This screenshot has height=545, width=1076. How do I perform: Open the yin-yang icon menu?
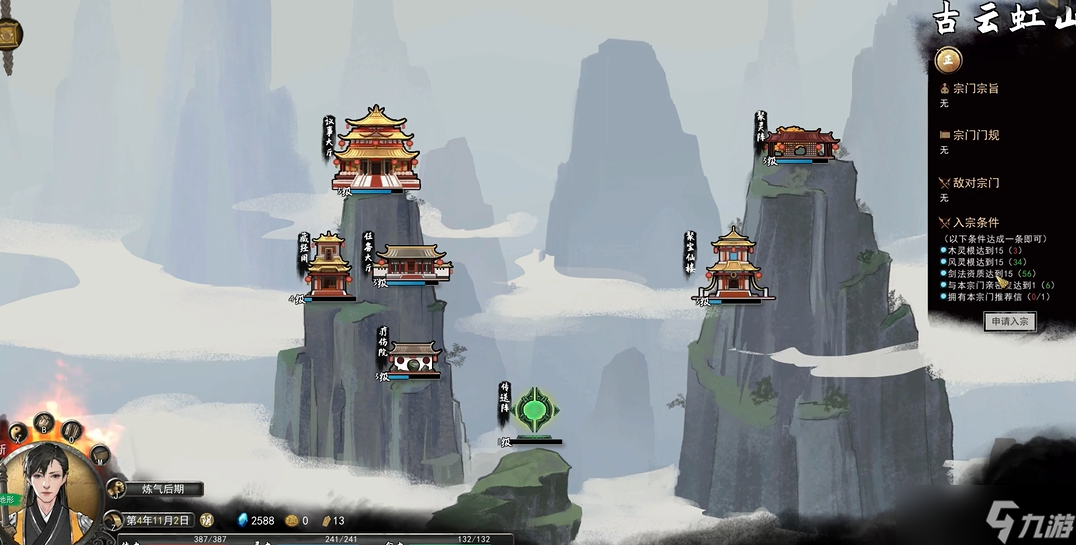click(x=19, y=432)
